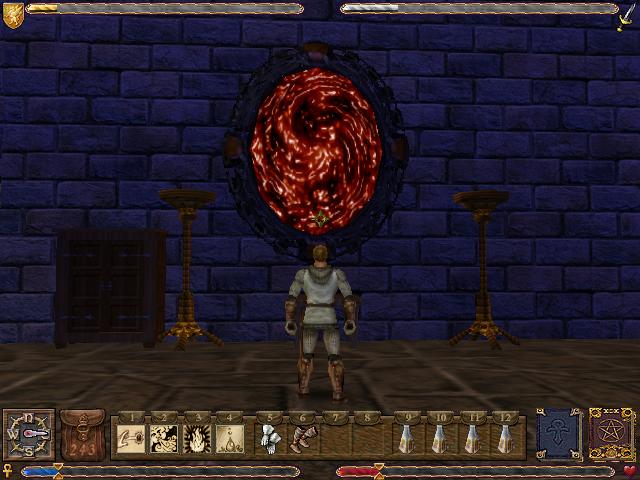Select the spell in hotbar slot 1
The image size is (640, 480).
click(130, 437)
